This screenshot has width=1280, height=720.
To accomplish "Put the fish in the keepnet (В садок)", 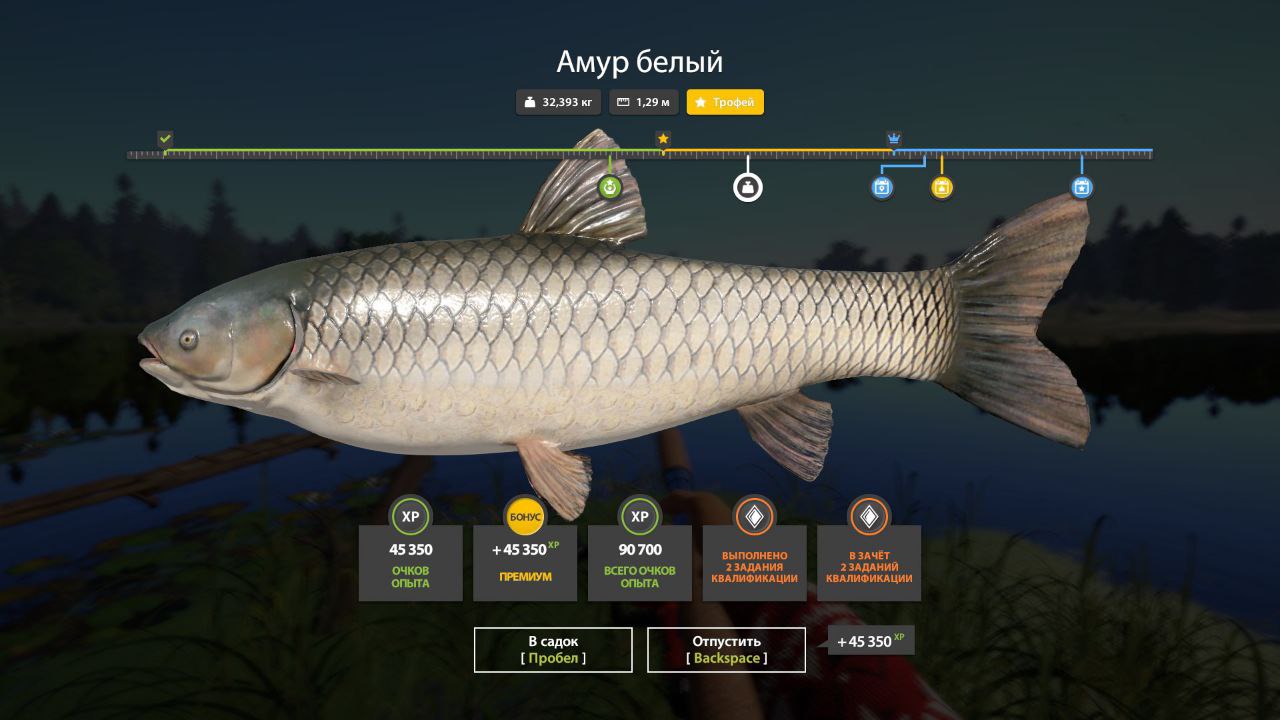I will click(553, 649).
